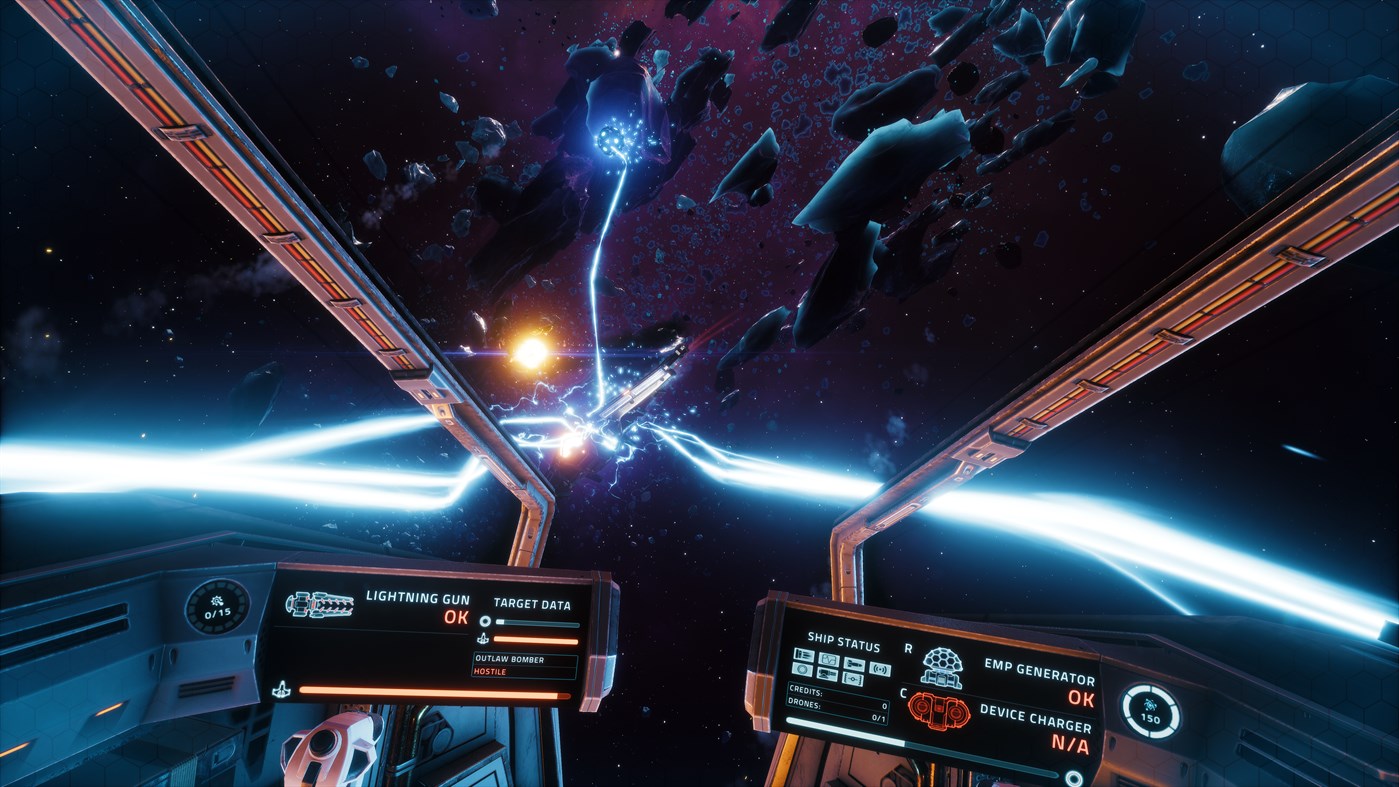Select the red Device Charger icon

pyautogui.click(x=938, y=711)
